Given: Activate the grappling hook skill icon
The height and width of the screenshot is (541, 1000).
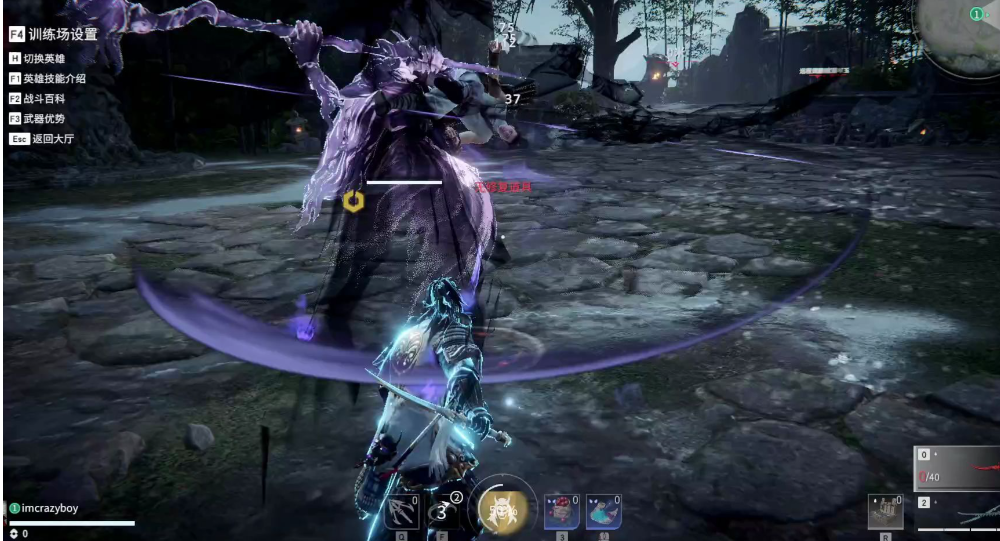Looking at the screenshot, I should tap(401, 511).
